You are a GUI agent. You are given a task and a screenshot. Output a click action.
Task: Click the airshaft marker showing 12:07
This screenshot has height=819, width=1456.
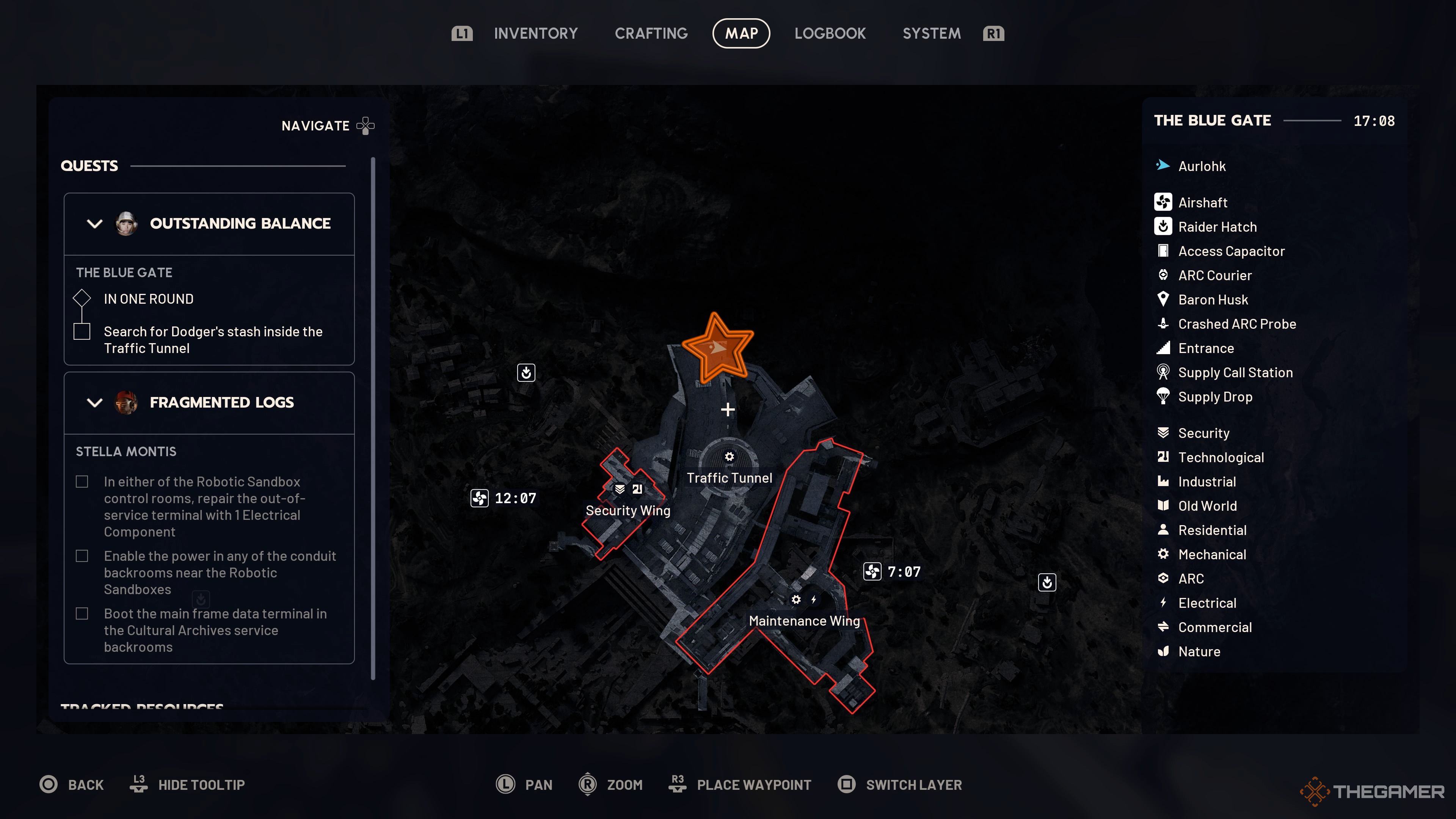pos(480,498)
